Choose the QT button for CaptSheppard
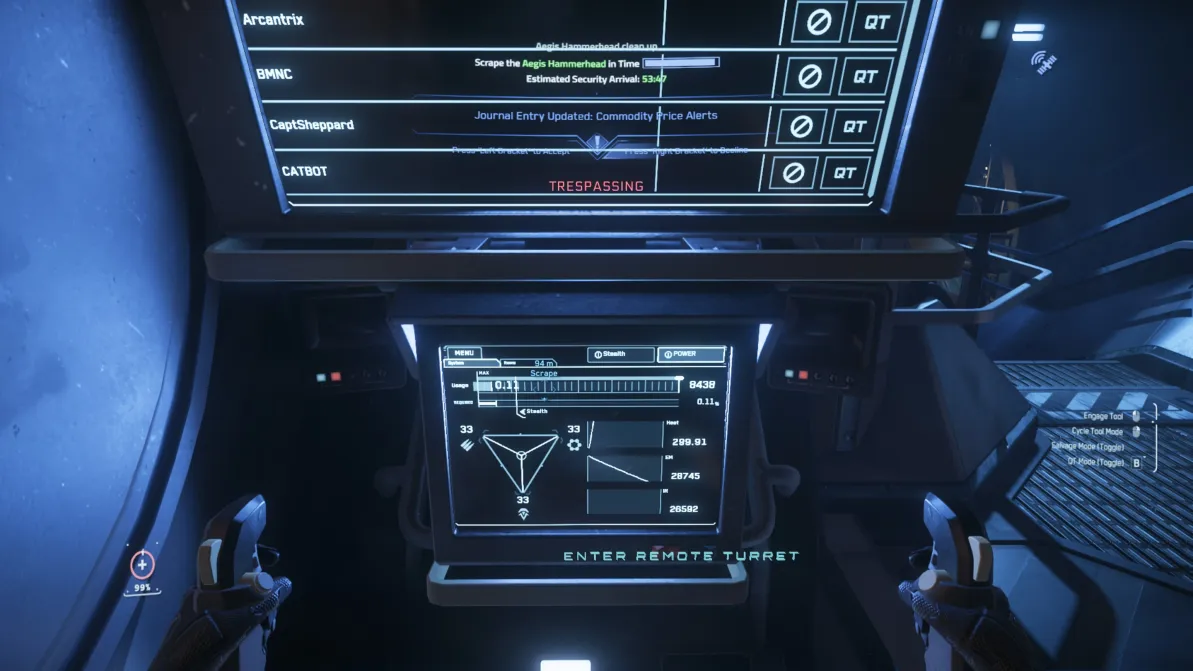1193x671 pixels. point(854,126)
